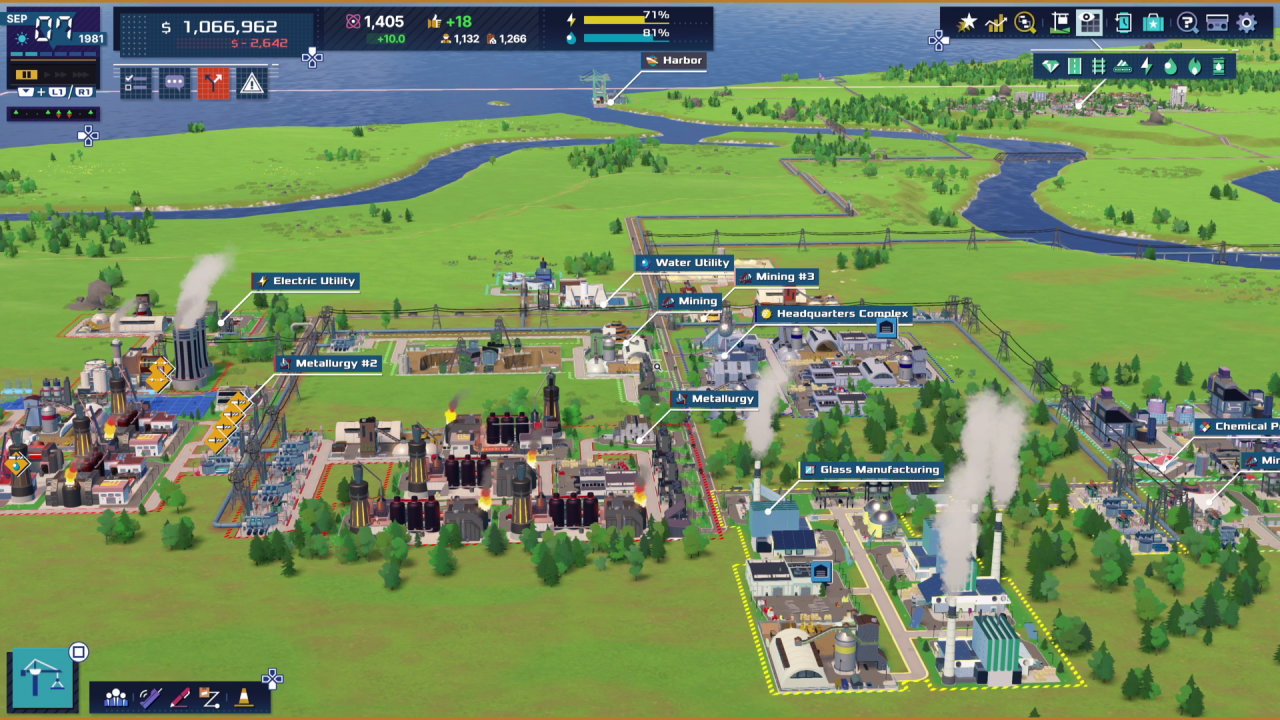The image size is (1280, 720).
Task: Select the traffic cone tool
Action: pyautogui.click(x=243, y=697)
